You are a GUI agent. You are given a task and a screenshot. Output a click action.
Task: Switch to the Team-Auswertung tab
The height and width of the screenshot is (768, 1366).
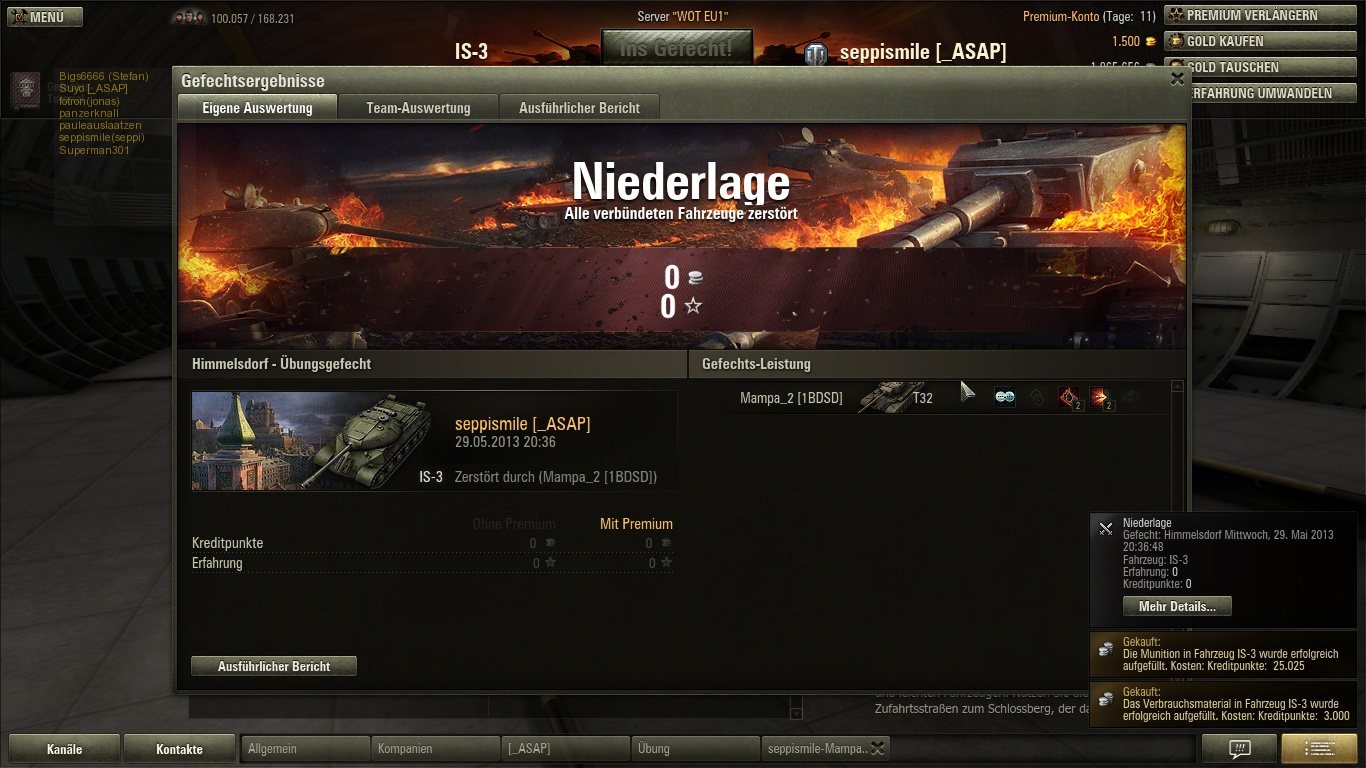(x=418, y=108)
